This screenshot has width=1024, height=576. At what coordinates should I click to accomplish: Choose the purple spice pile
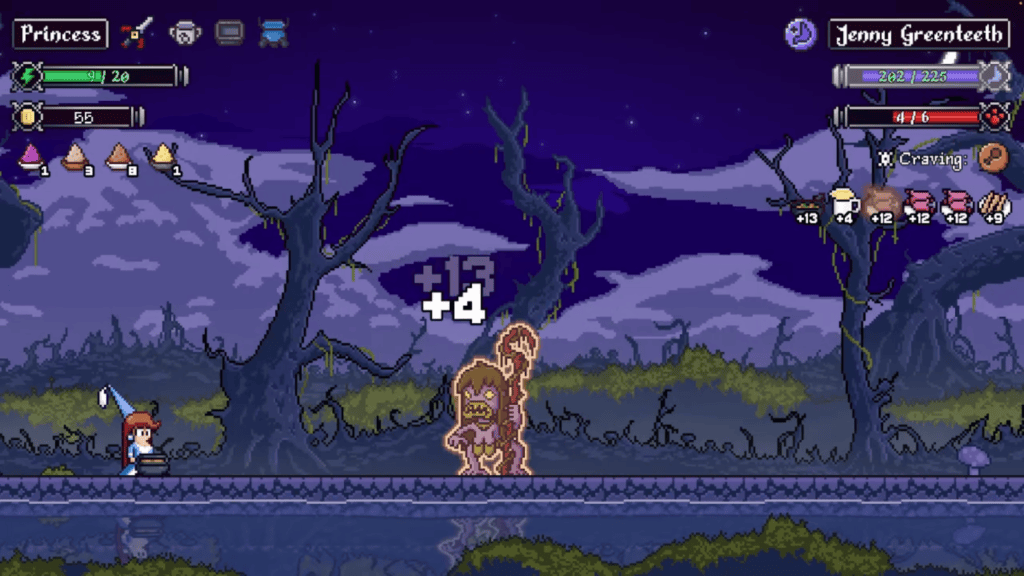(x=32, y=155)
